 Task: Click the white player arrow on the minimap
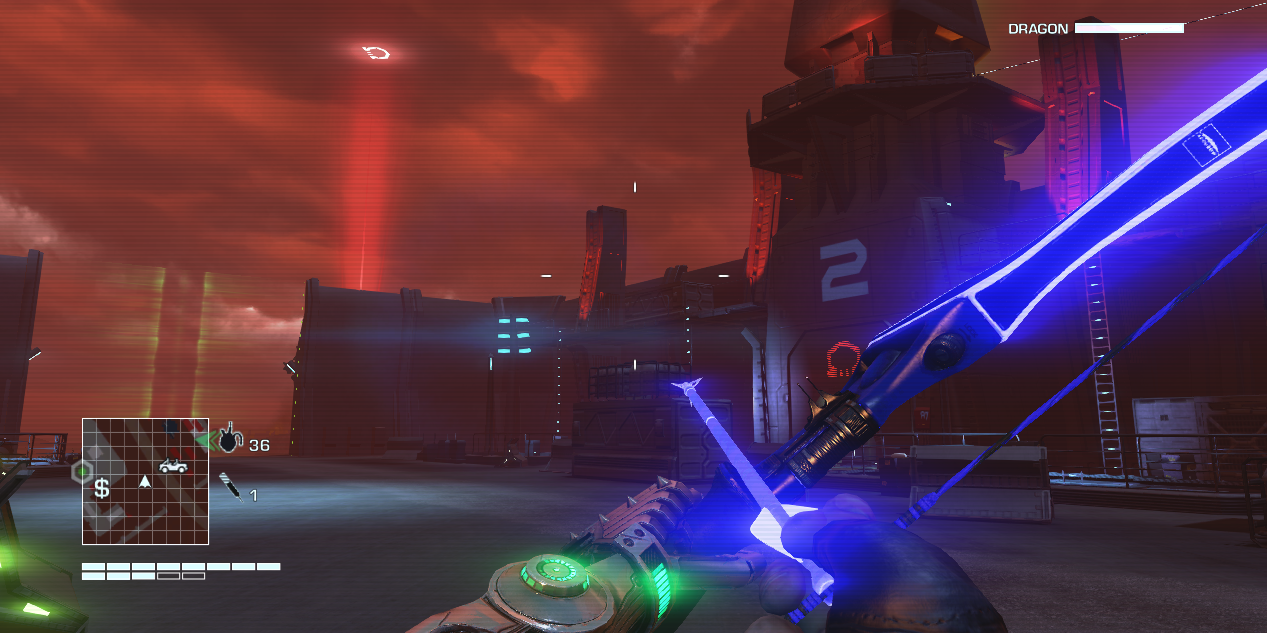click(x=145, y=482)
